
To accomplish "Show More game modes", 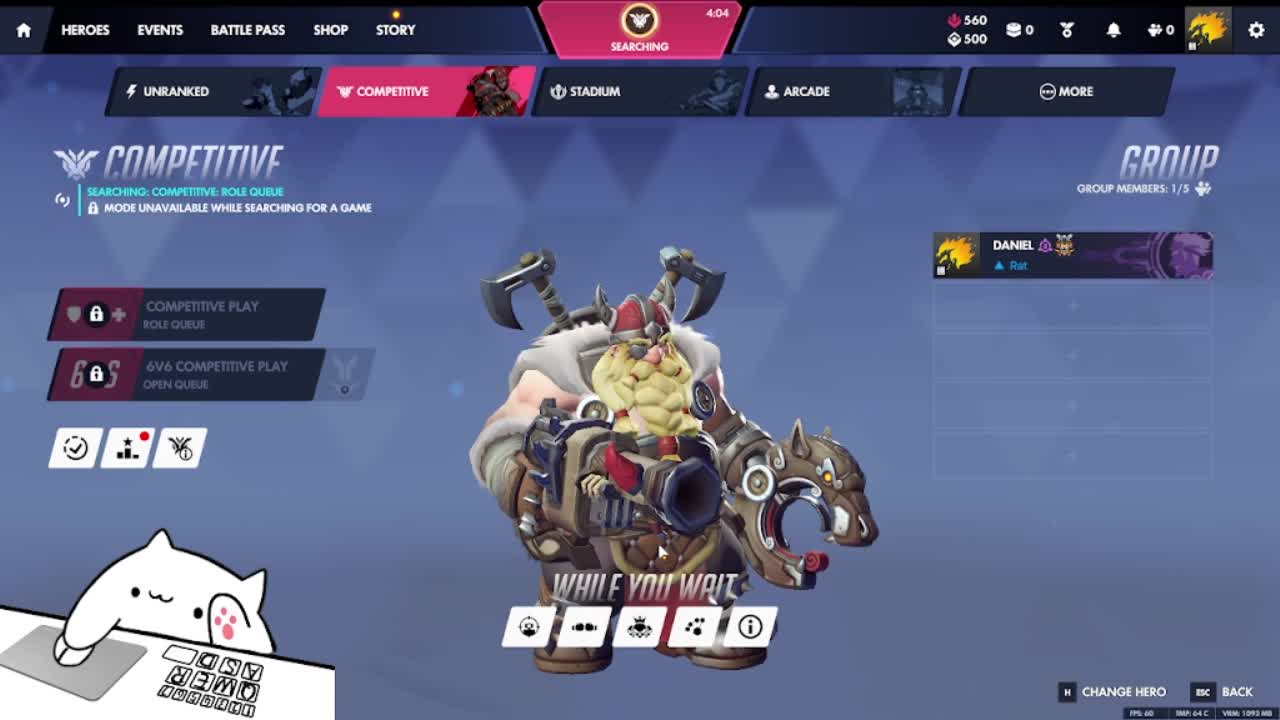I will (1066, 91).
